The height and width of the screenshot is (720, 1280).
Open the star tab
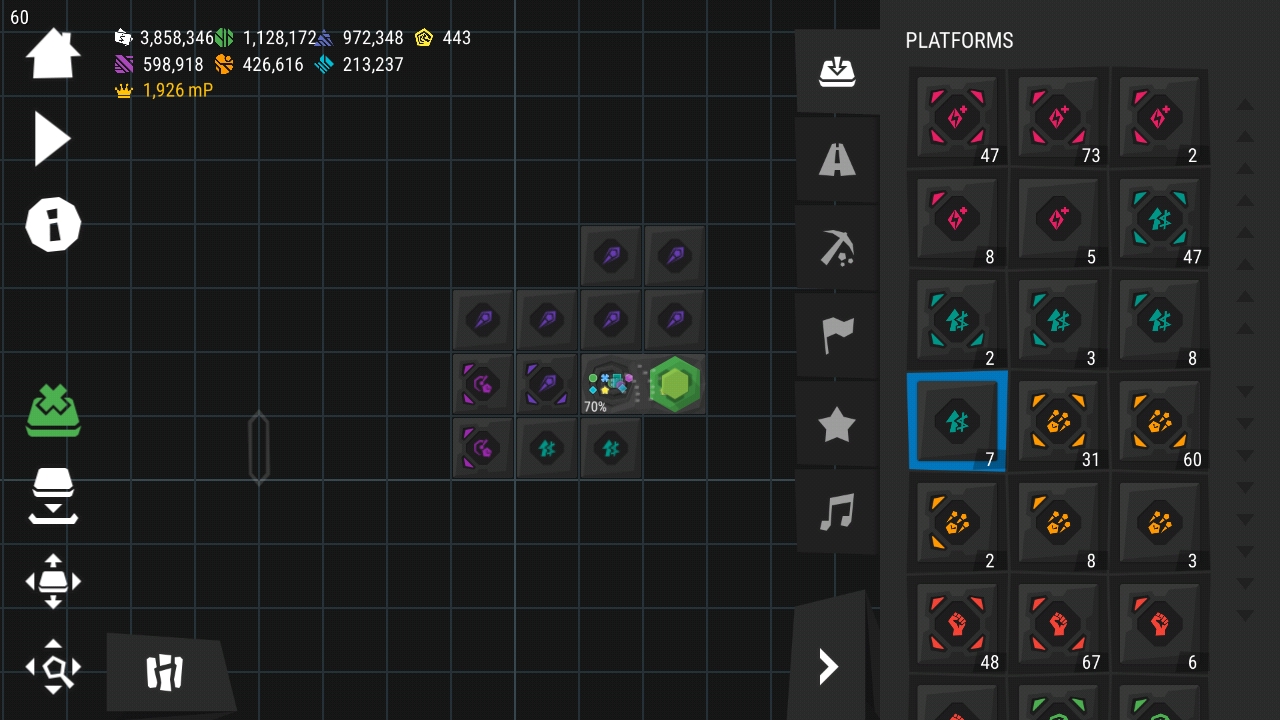tap(837, 425)
